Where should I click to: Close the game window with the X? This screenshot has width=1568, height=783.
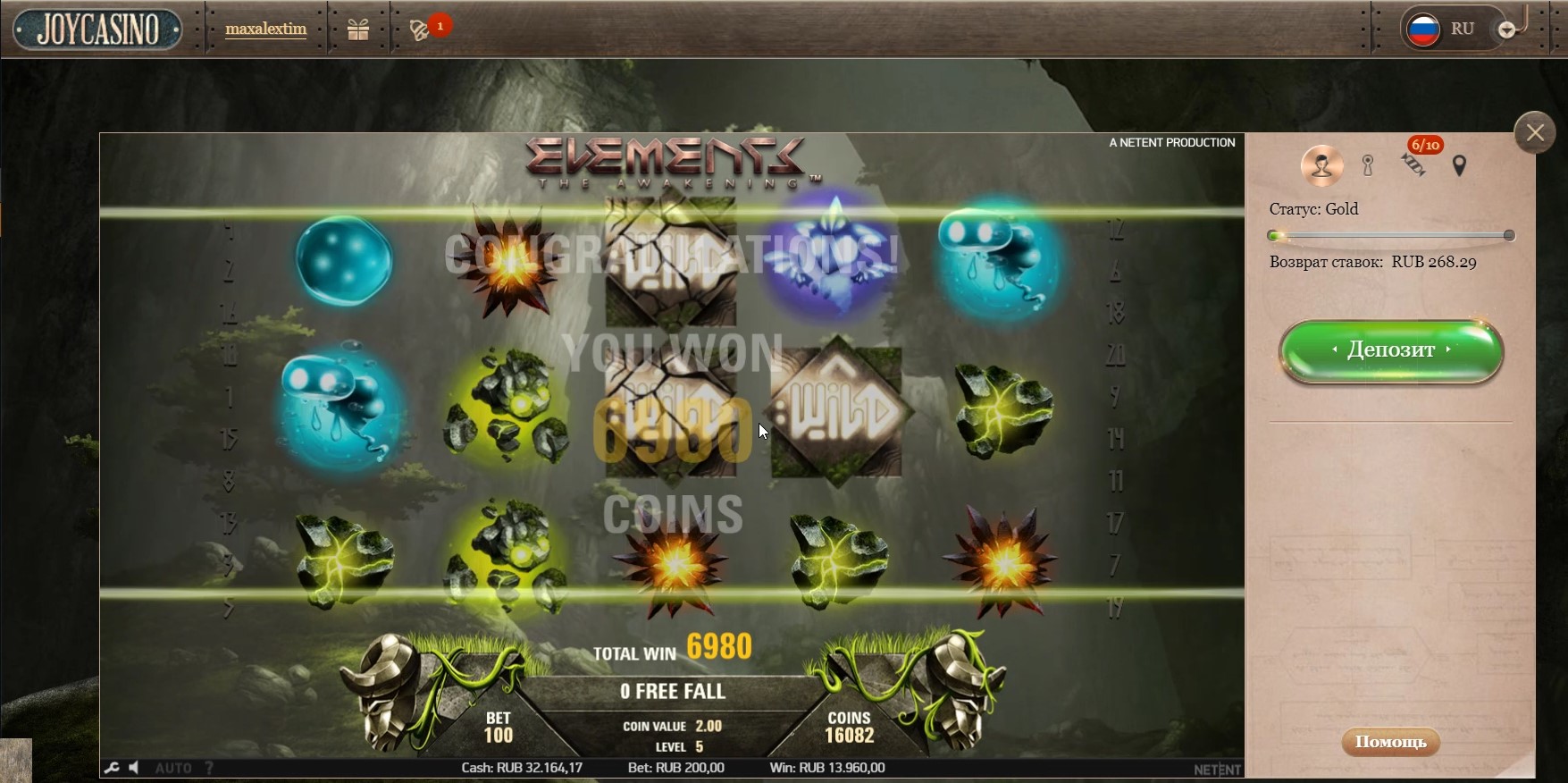pos(1535,133)
